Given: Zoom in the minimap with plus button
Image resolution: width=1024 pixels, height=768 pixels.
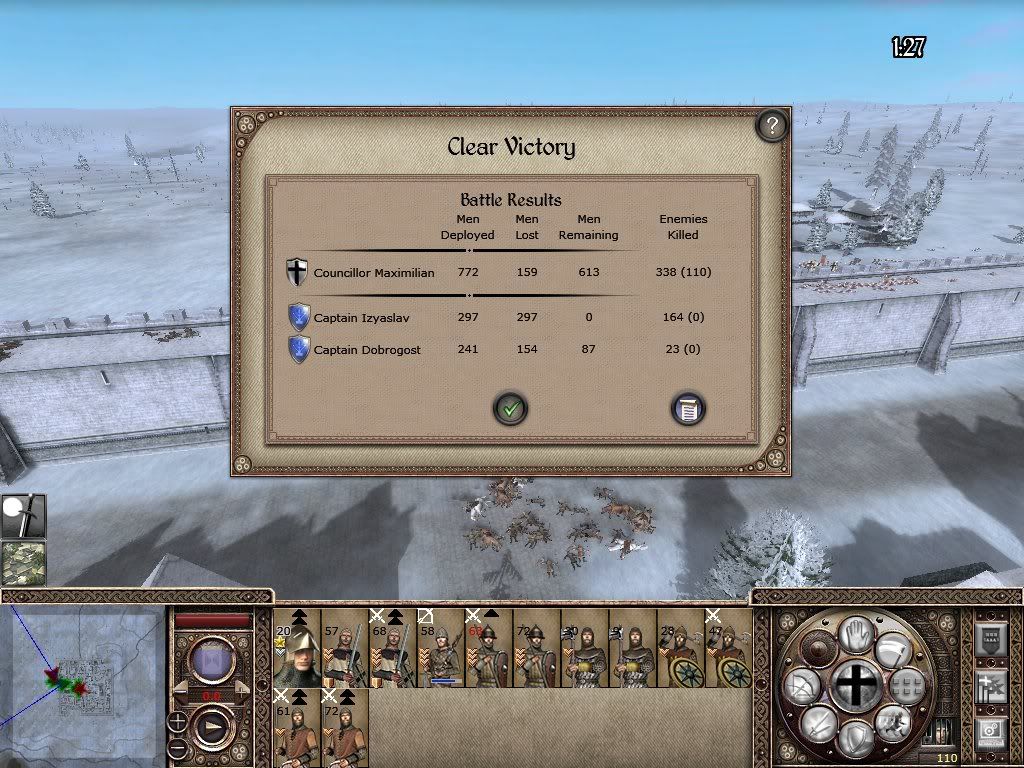Looking at the screenshot, I should click(177, 721).
